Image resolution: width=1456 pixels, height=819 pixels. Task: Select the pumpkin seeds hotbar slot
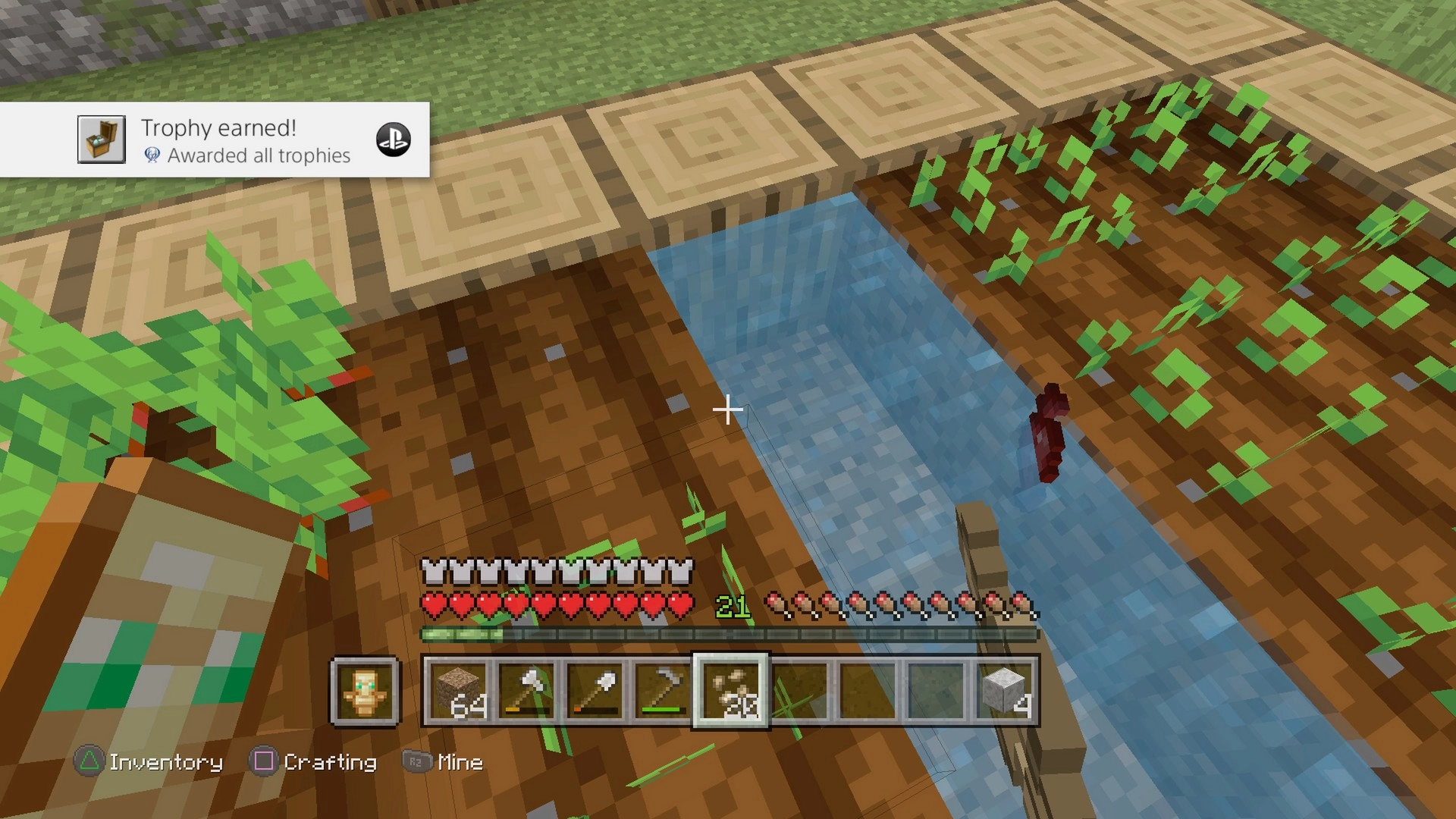click(730, 690)
